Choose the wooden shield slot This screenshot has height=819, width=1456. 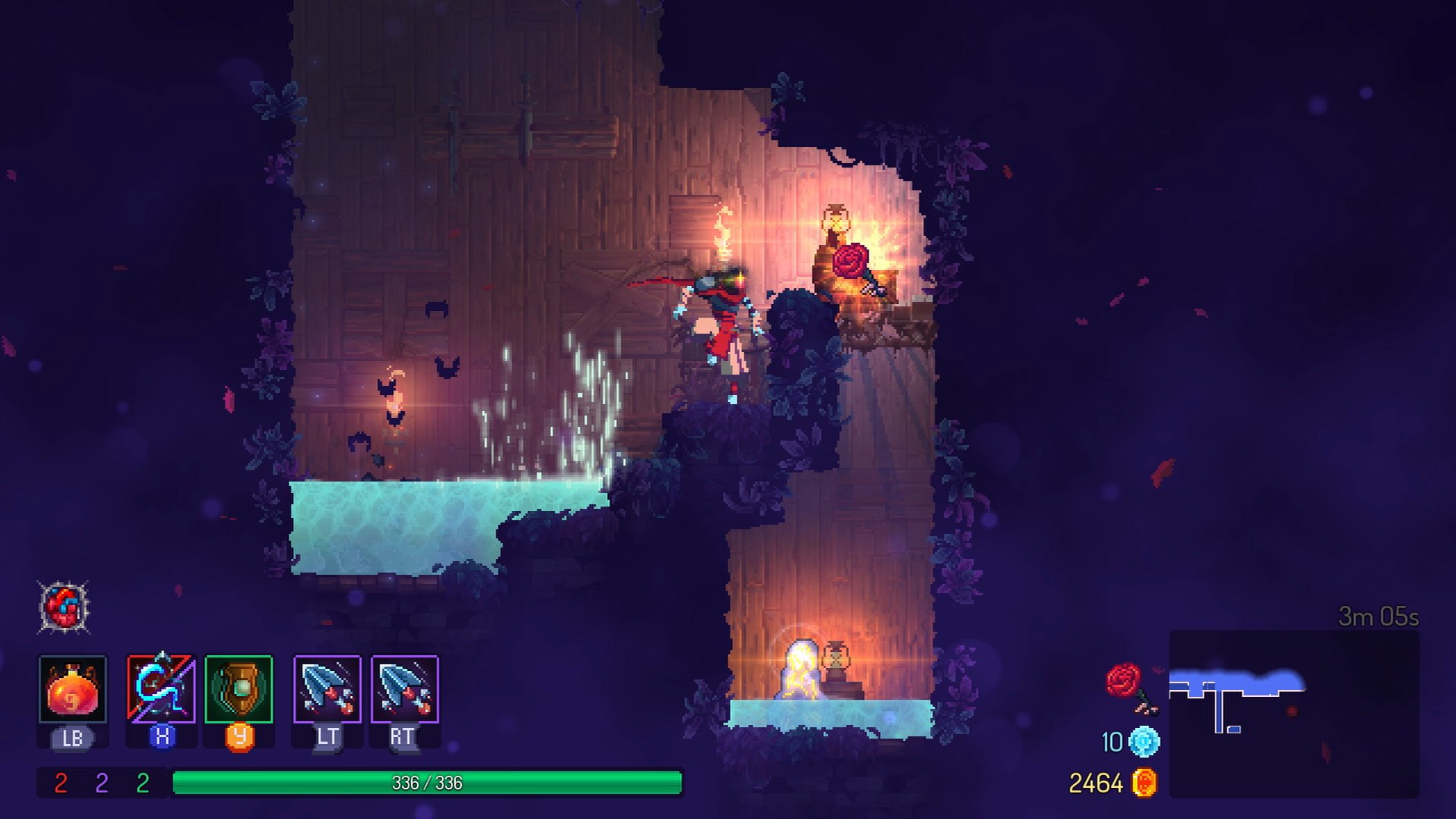[x=239, y=689]
